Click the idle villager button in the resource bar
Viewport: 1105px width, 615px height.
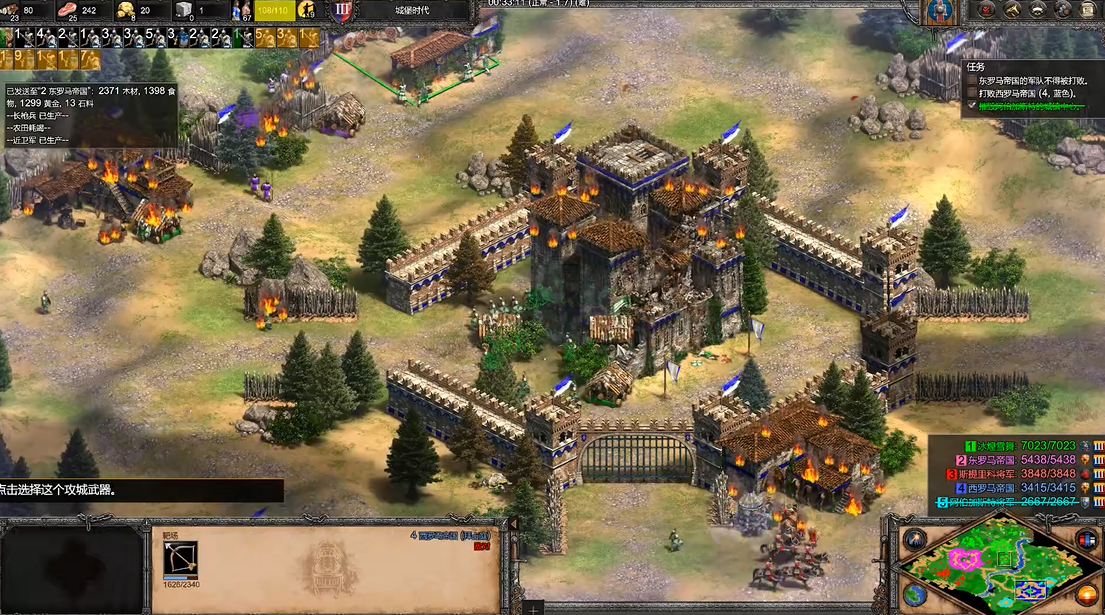click(306, 10)
